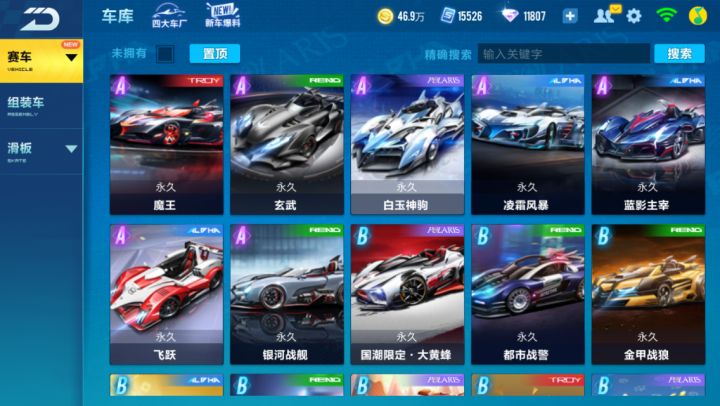Open the friends icon in top bar

603,16
